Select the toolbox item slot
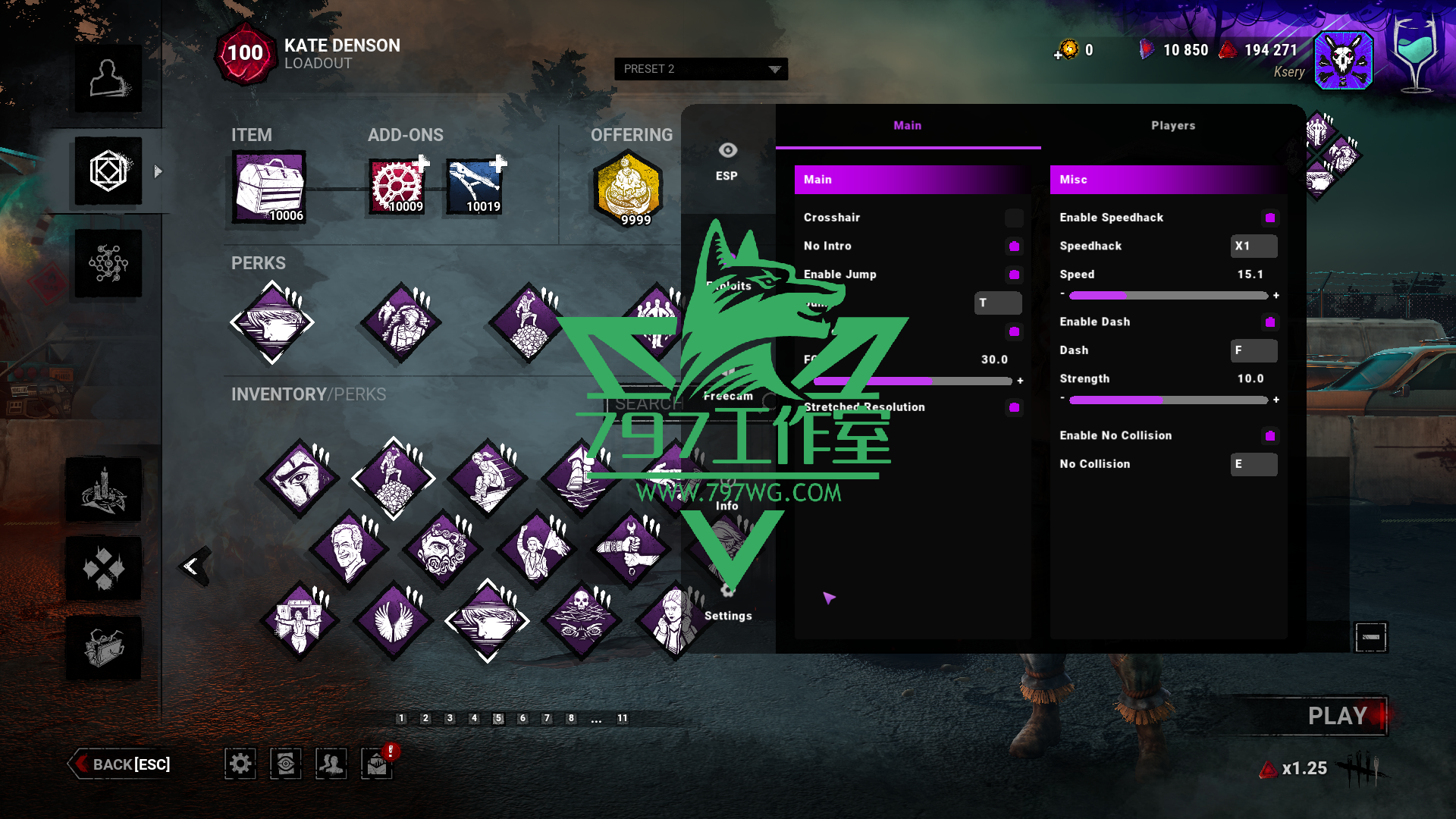1456x819 pixels. click(270, 187)
